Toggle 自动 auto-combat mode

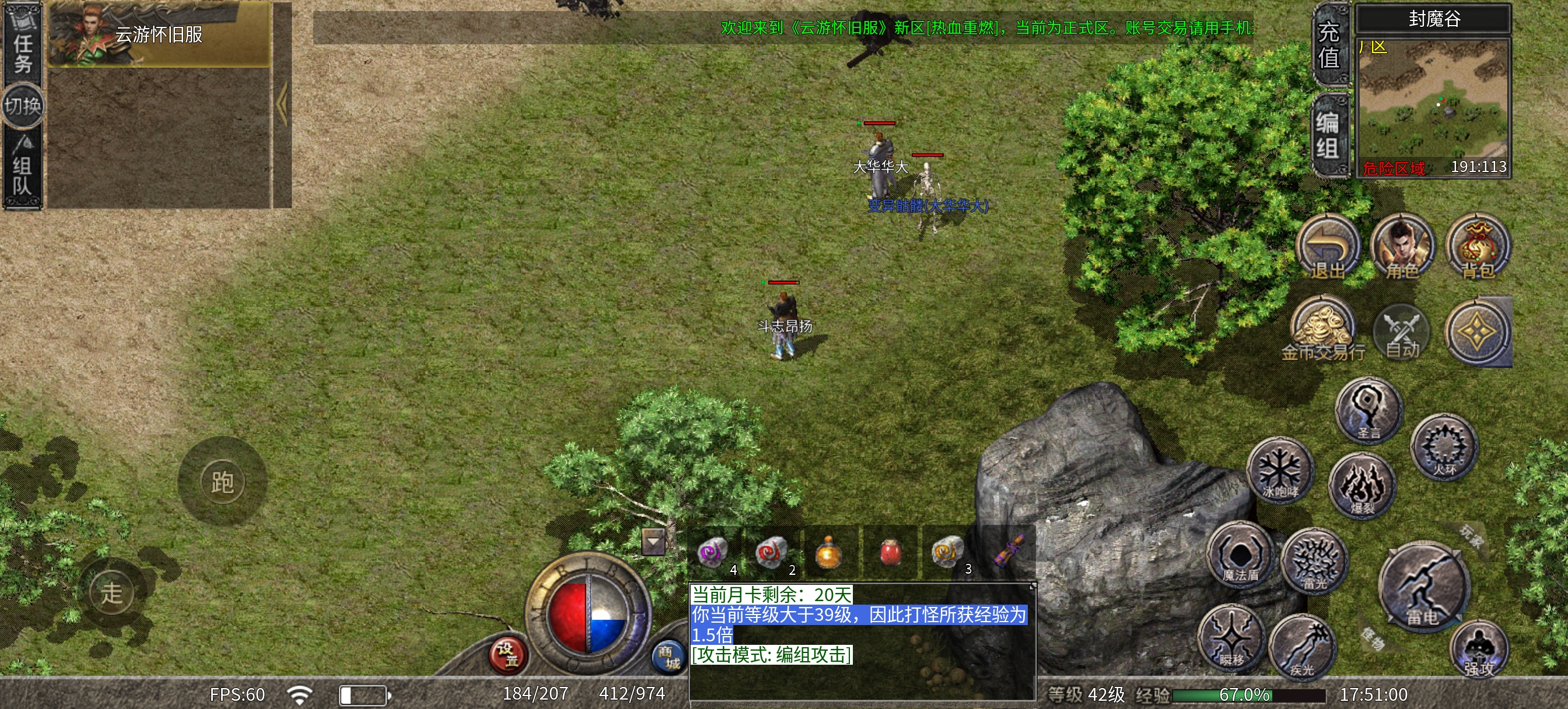point(1402,332)
